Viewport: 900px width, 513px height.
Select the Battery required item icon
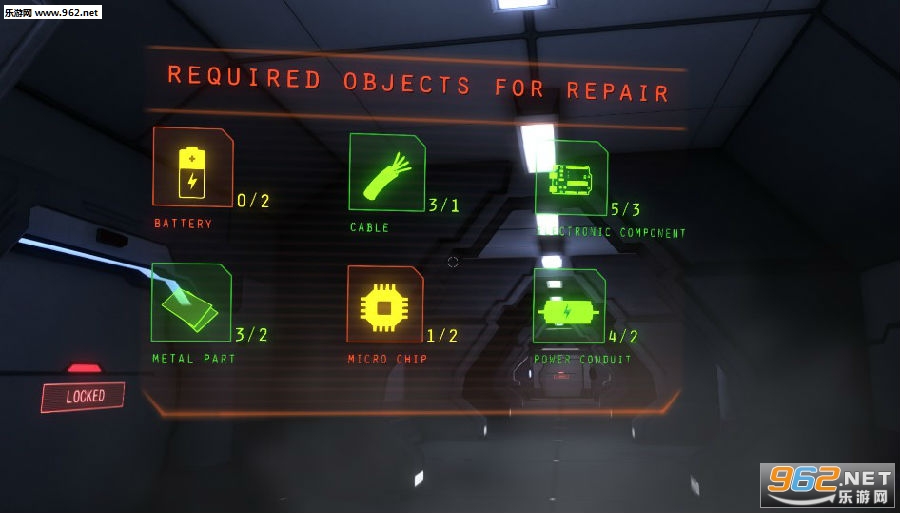coord(191,167)
